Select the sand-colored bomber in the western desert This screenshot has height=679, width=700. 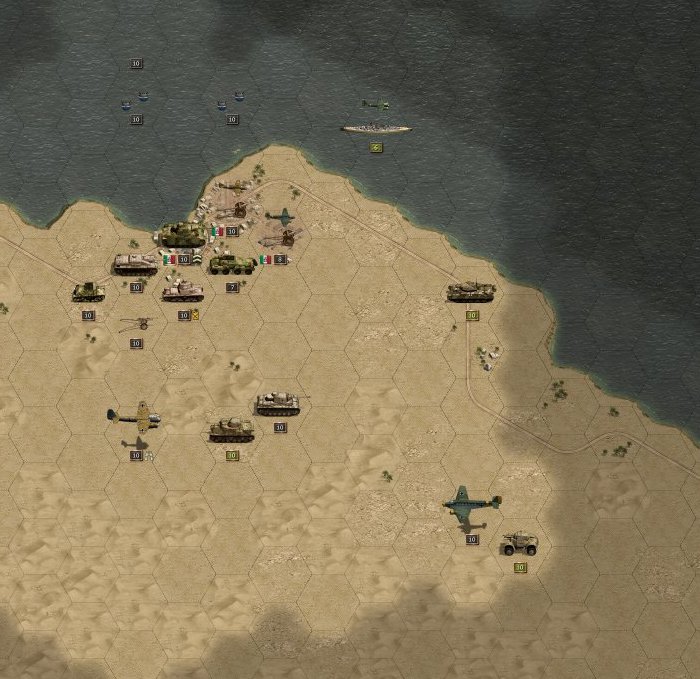[x=135, y=415]
